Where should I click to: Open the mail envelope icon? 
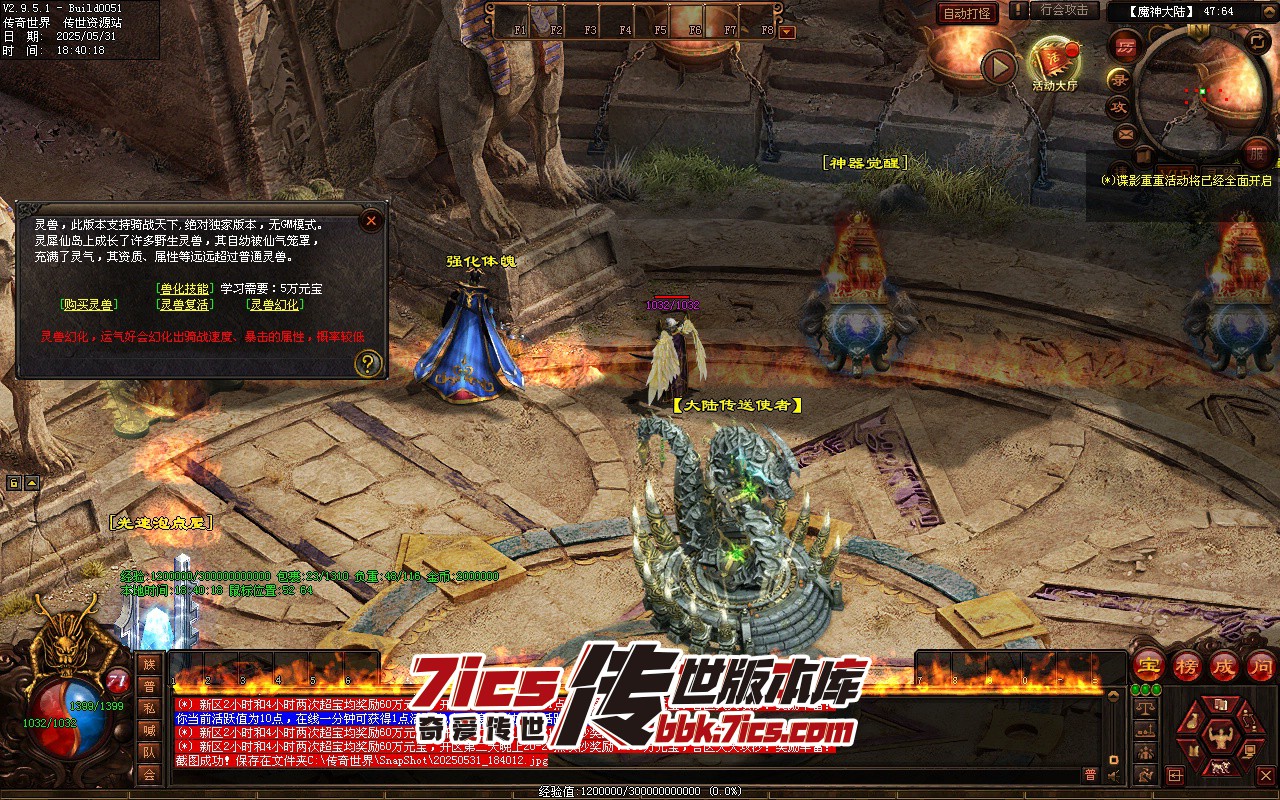(1126, 133)
